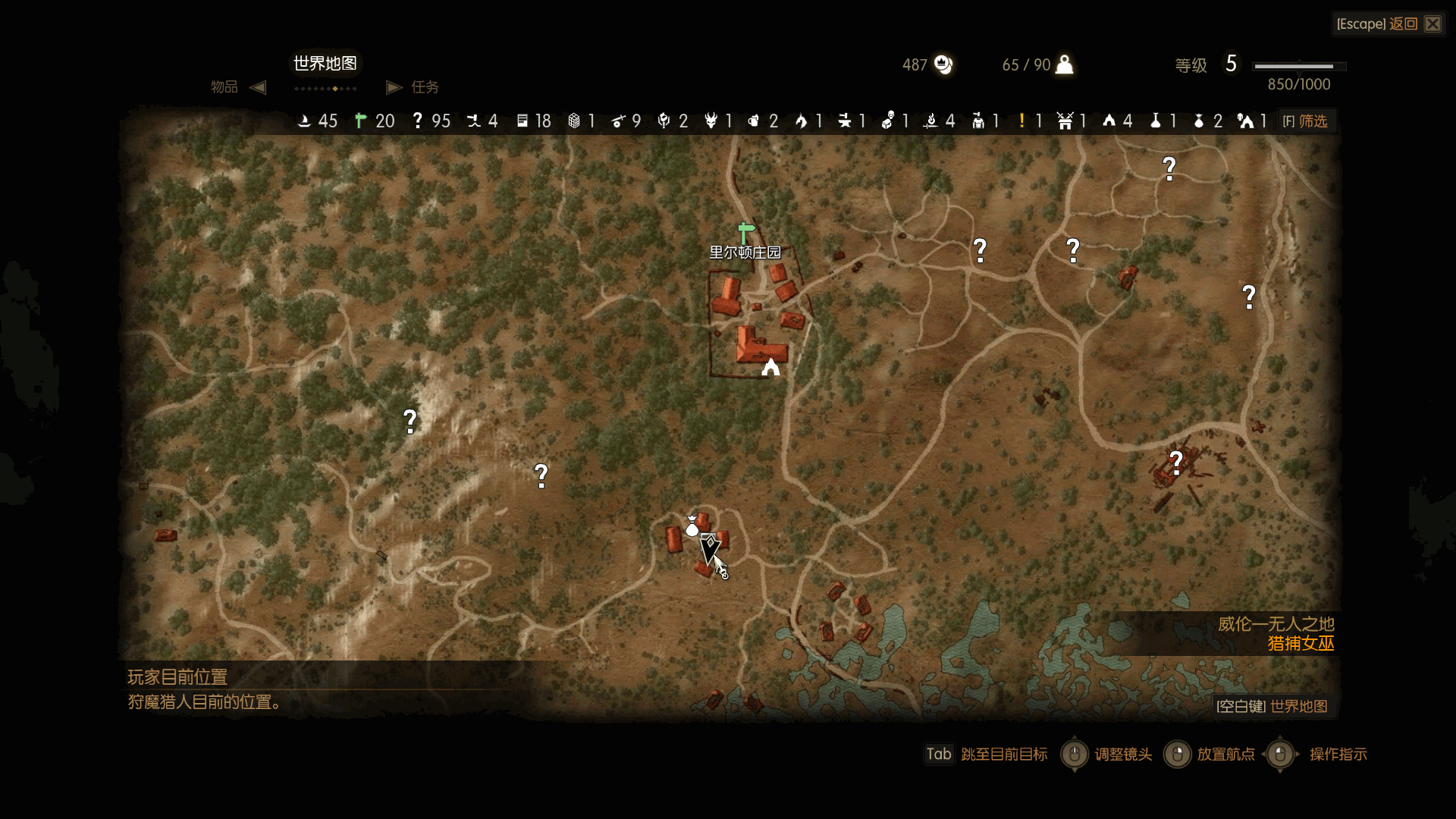The height and width of the screenshot is (819, 1456).
Task: Select the blacksmith anvil filter icon
Action: (x=844, y=121)
